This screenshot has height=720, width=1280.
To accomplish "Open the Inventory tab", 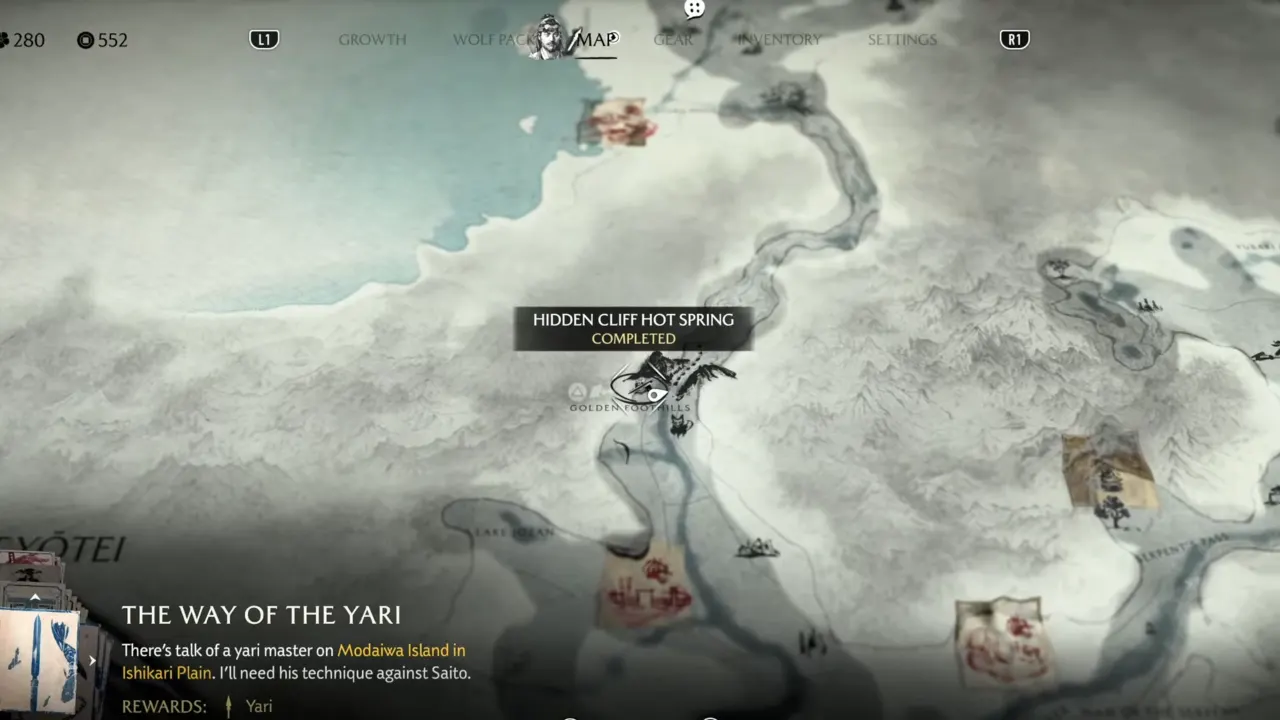I will pos(779,40).
